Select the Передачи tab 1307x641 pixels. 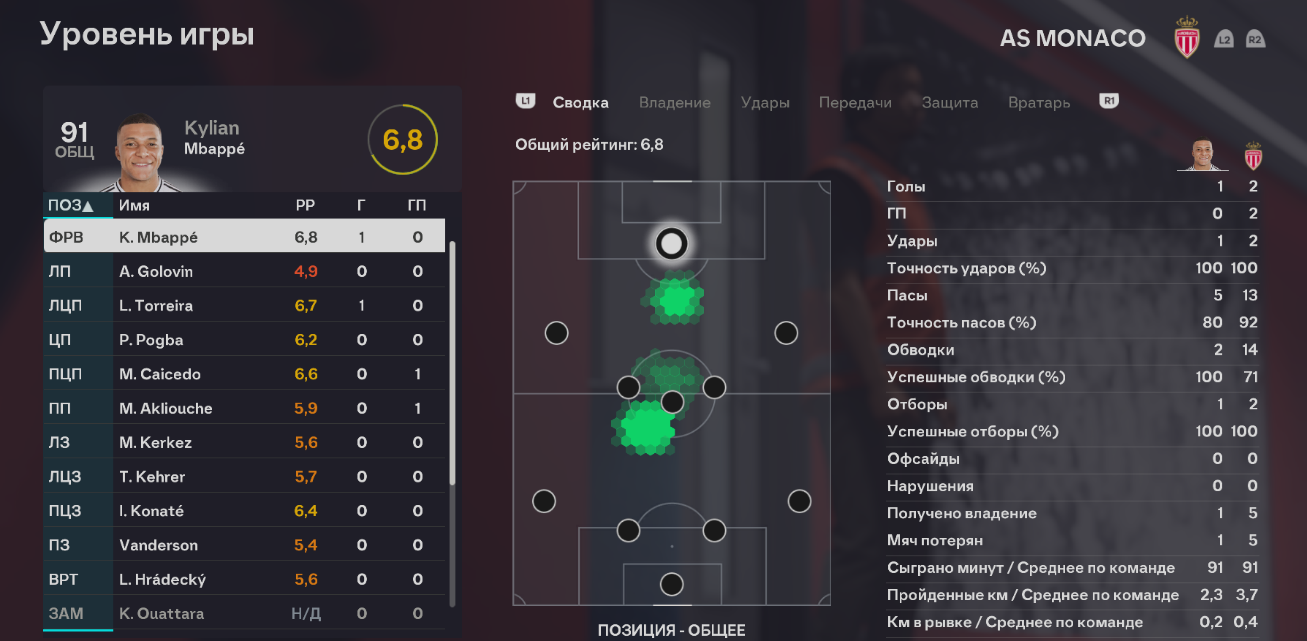point(855,102)
